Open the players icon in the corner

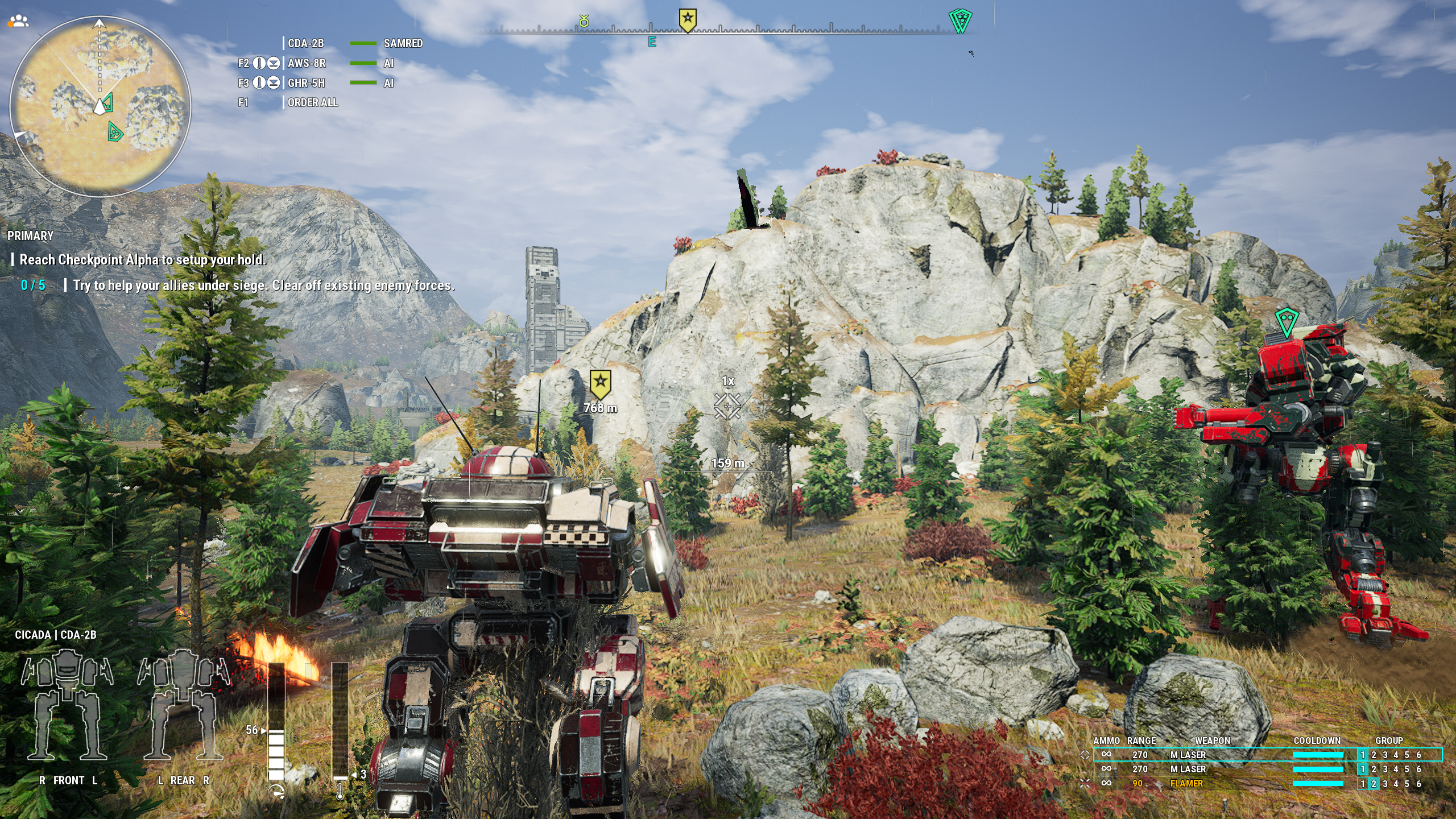click(x=19, y=21)
